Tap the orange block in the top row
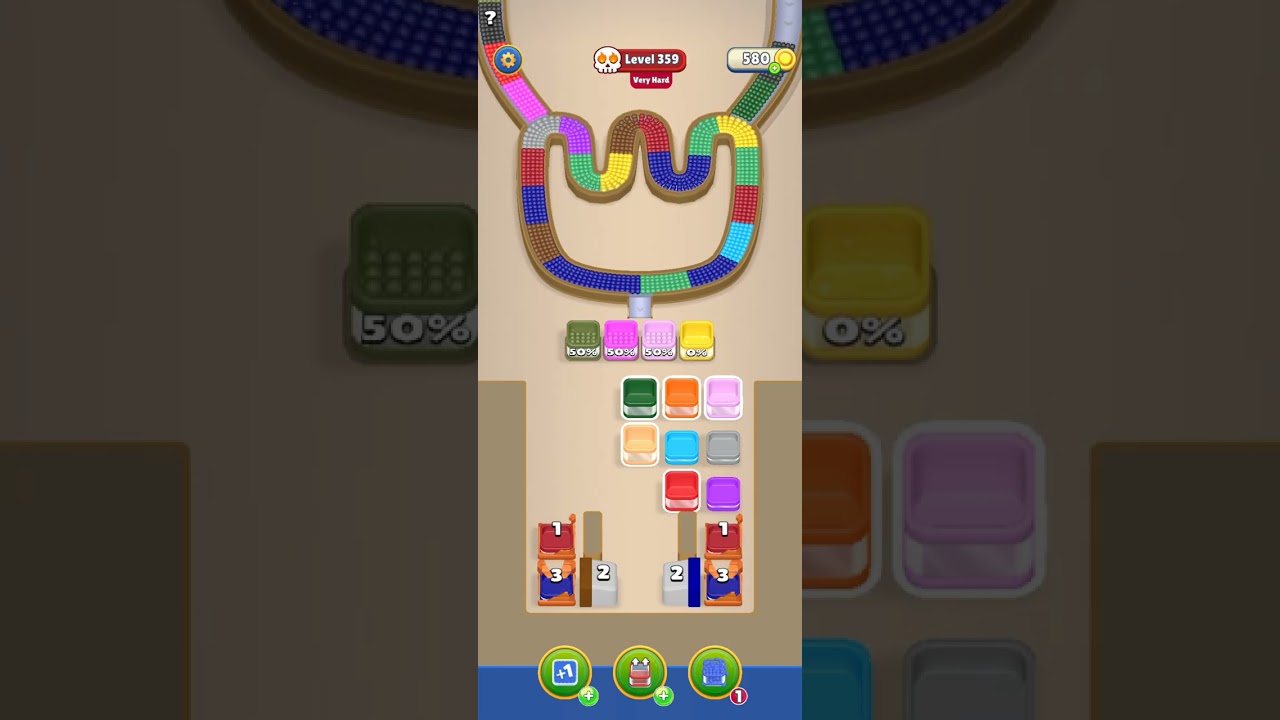 [x=682, y=397]
